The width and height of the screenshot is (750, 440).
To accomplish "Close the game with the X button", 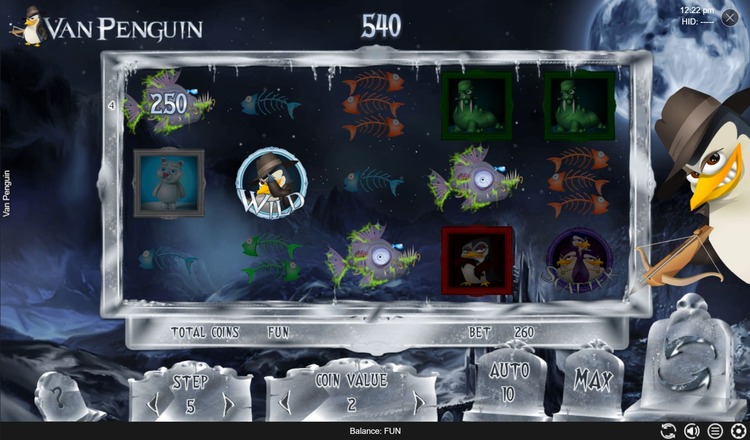I will (x=734, y=17).
